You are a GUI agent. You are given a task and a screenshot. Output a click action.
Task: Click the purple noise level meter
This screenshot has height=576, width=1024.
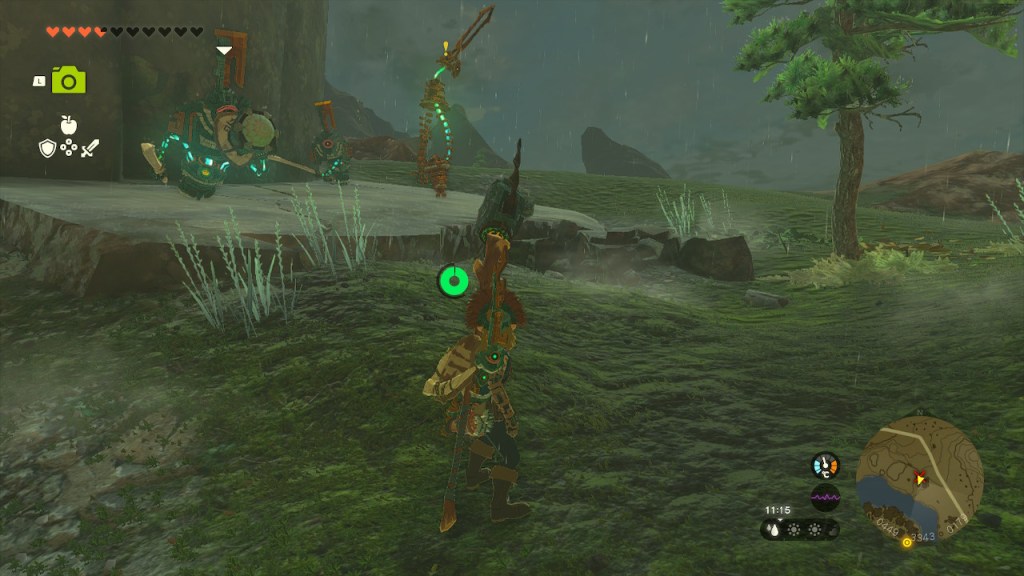(x=825, y=497)
